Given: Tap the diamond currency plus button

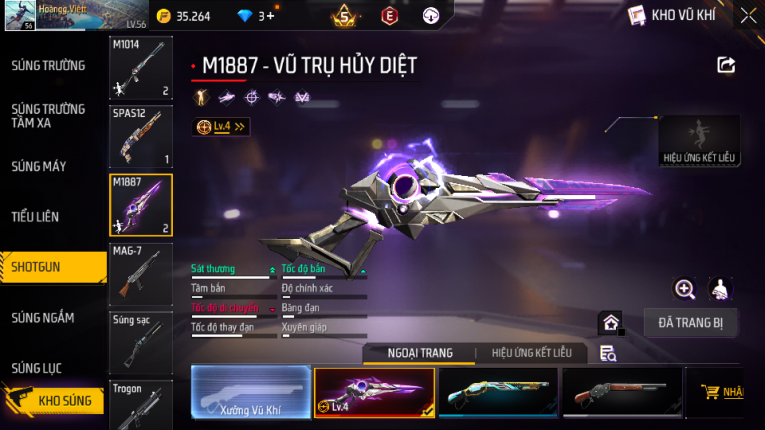Looking at the screenshot, I should (x=270, y=16).
